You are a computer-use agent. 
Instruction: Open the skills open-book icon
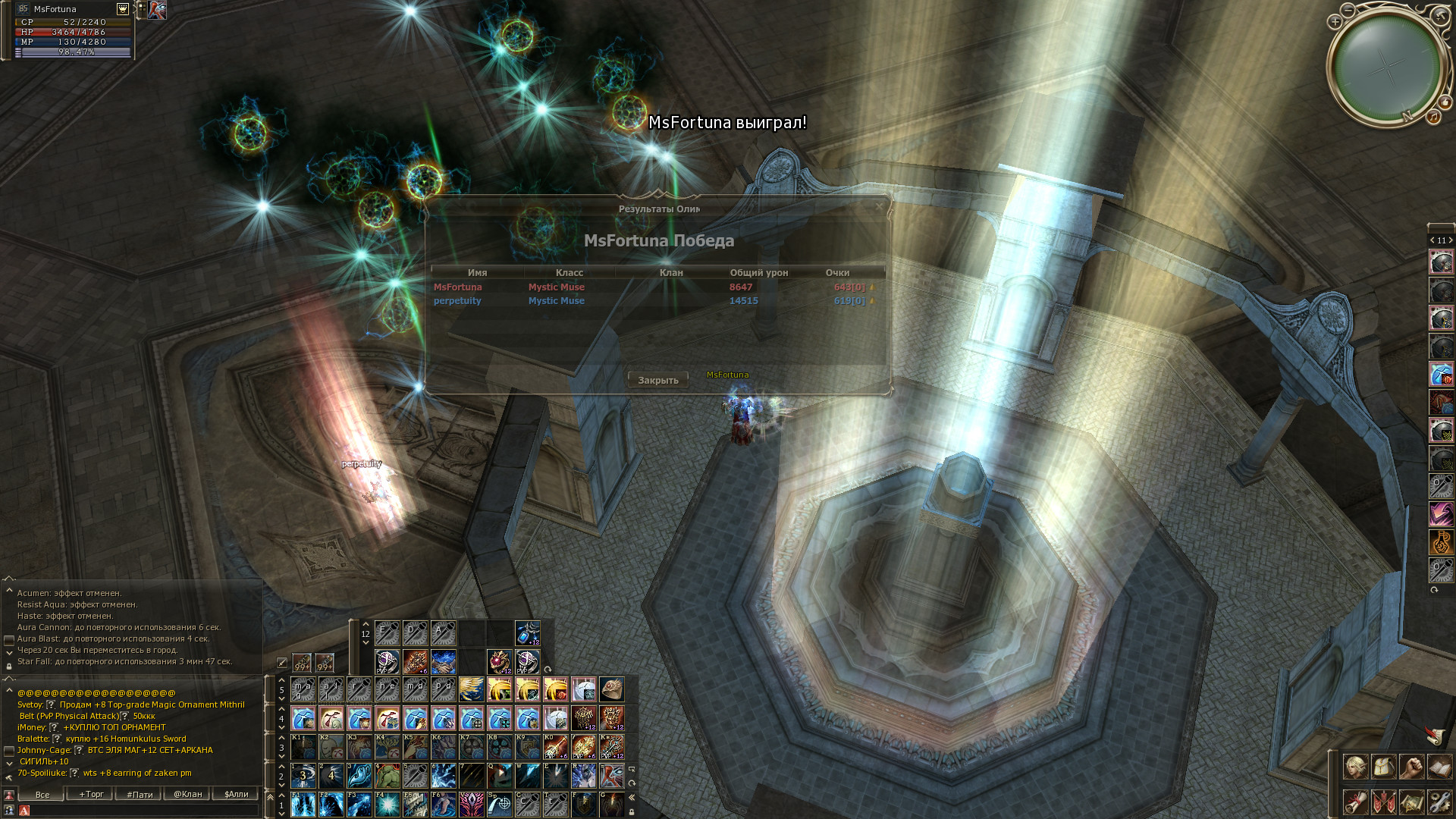[x=1439, y=767]
